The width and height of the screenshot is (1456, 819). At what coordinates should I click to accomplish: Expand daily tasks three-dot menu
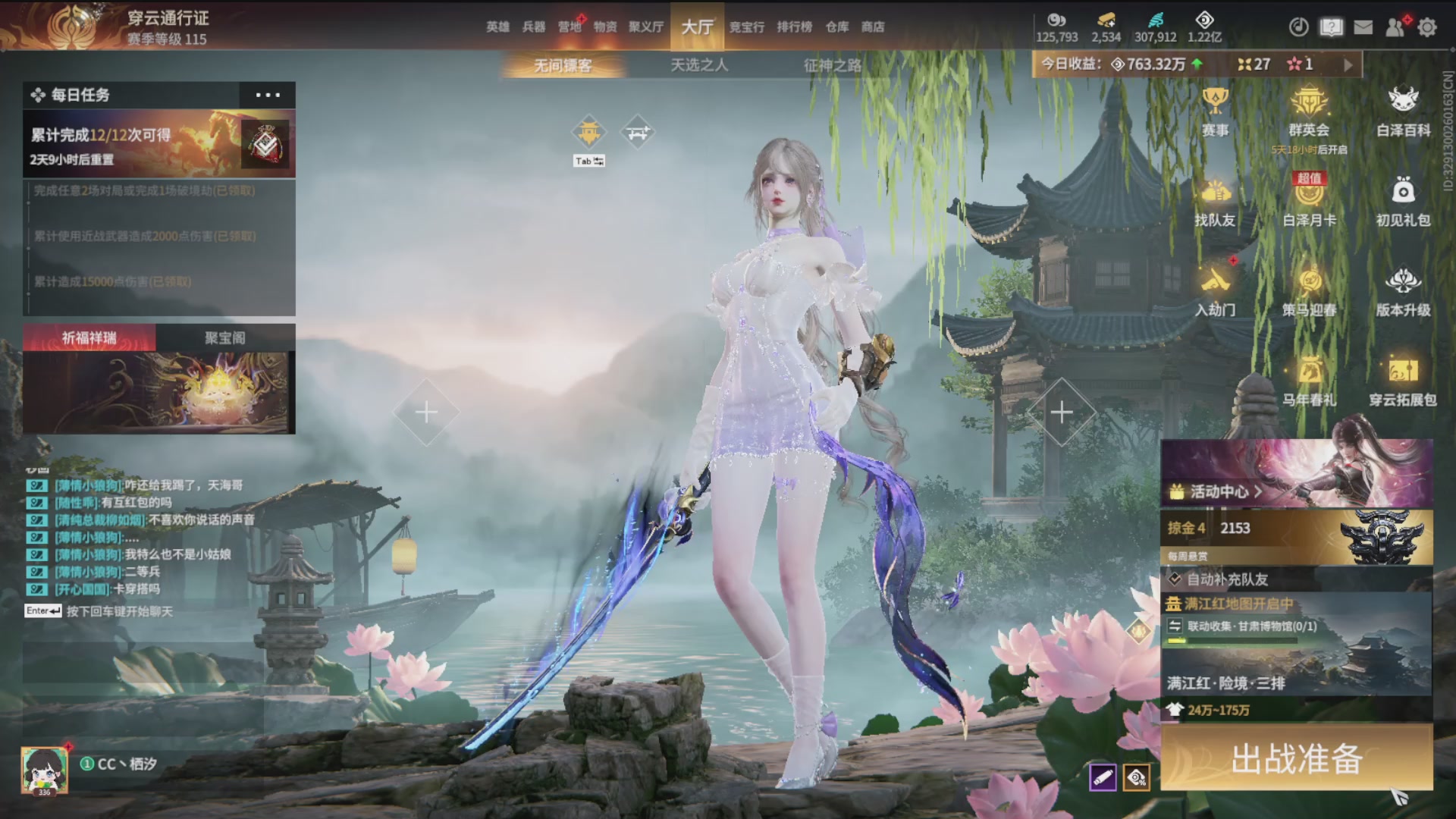coord(268,95)
